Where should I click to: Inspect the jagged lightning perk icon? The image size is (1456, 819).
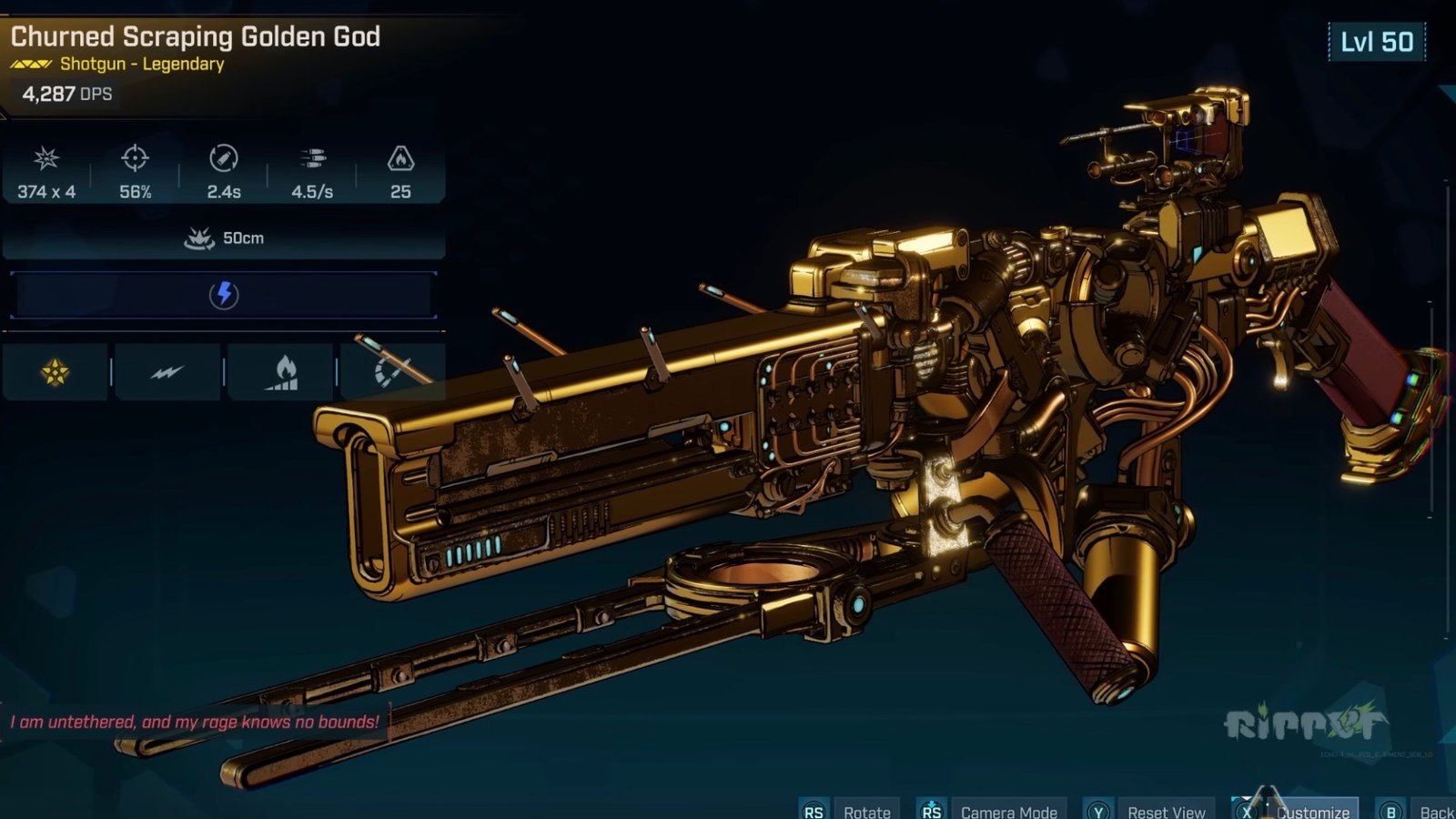click(x=167, y=372)
